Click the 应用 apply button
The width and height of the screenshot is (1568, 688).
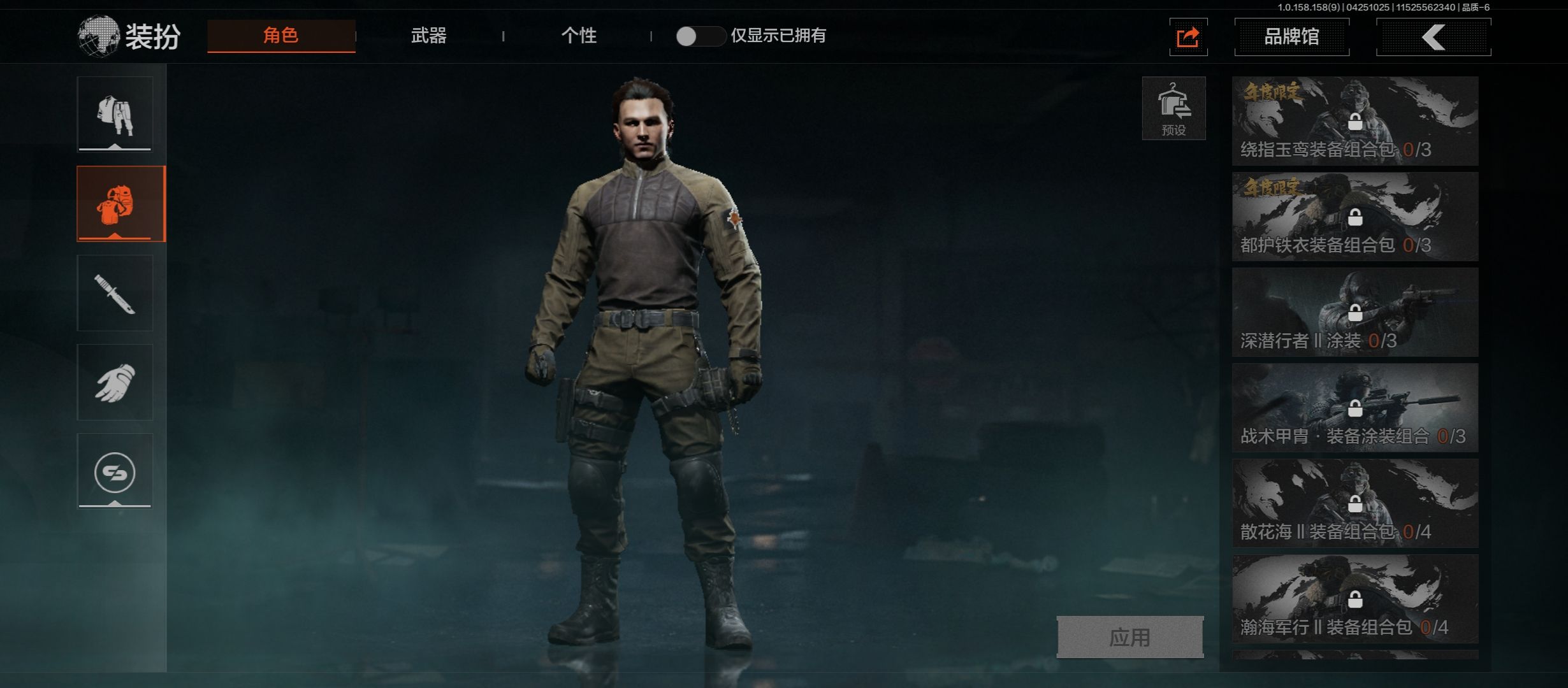[1129, 637]
